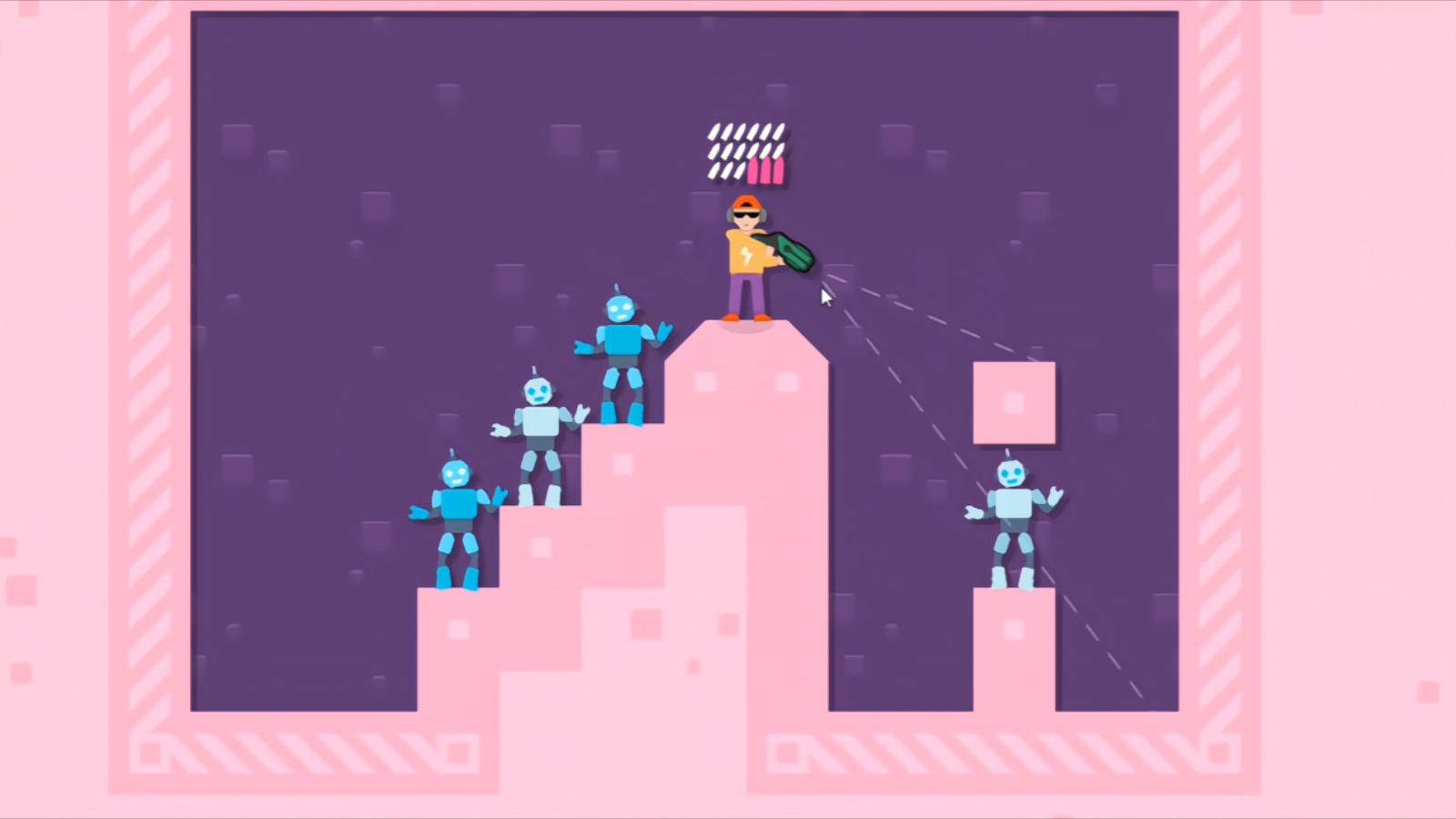Viewport: 1456px width, 819px height.
Task: Click the floating pink square block
Action: [1014, 400]
